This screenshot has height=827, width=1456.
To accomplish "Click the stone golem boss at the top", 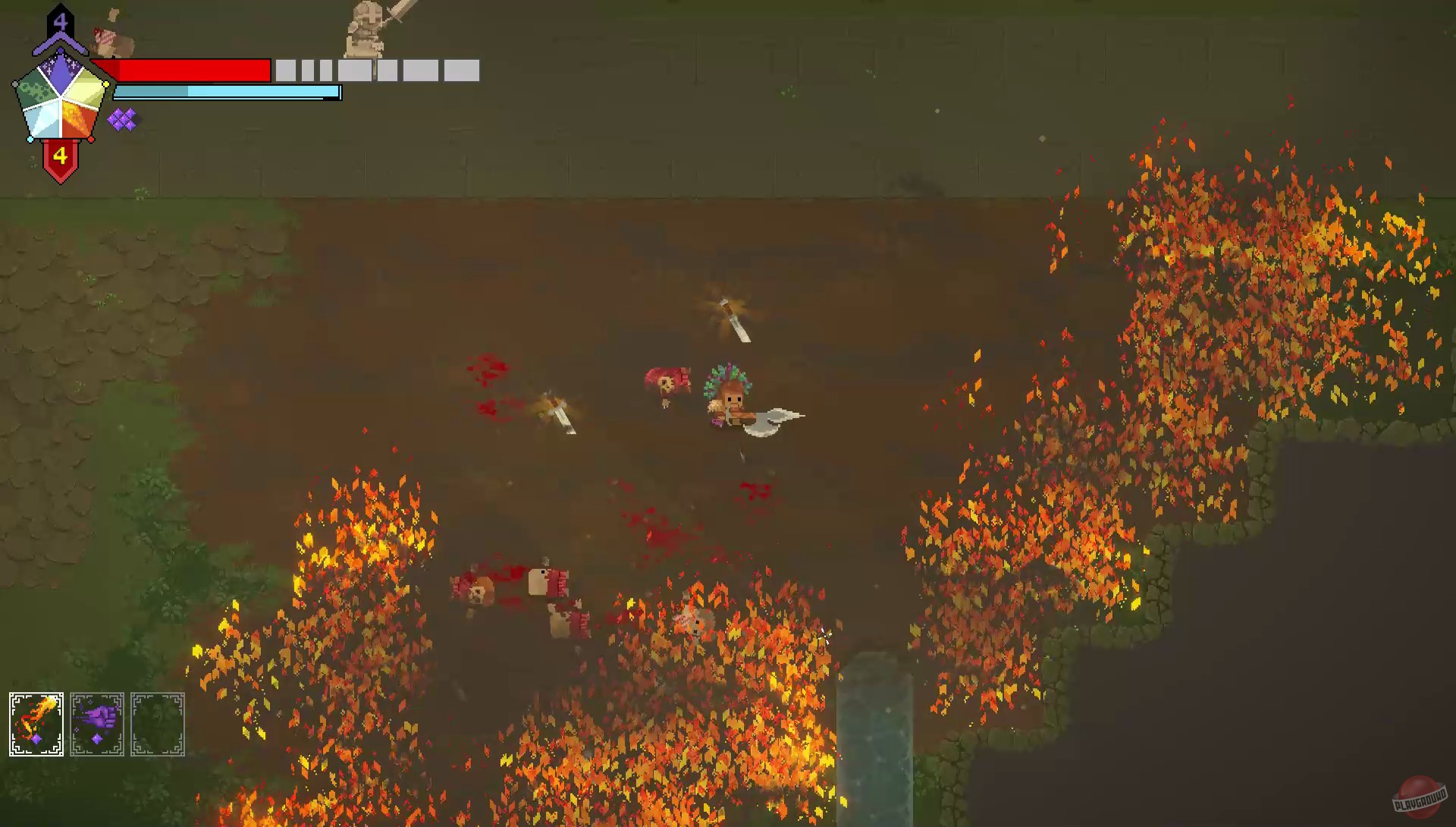I will pos(364,30).
